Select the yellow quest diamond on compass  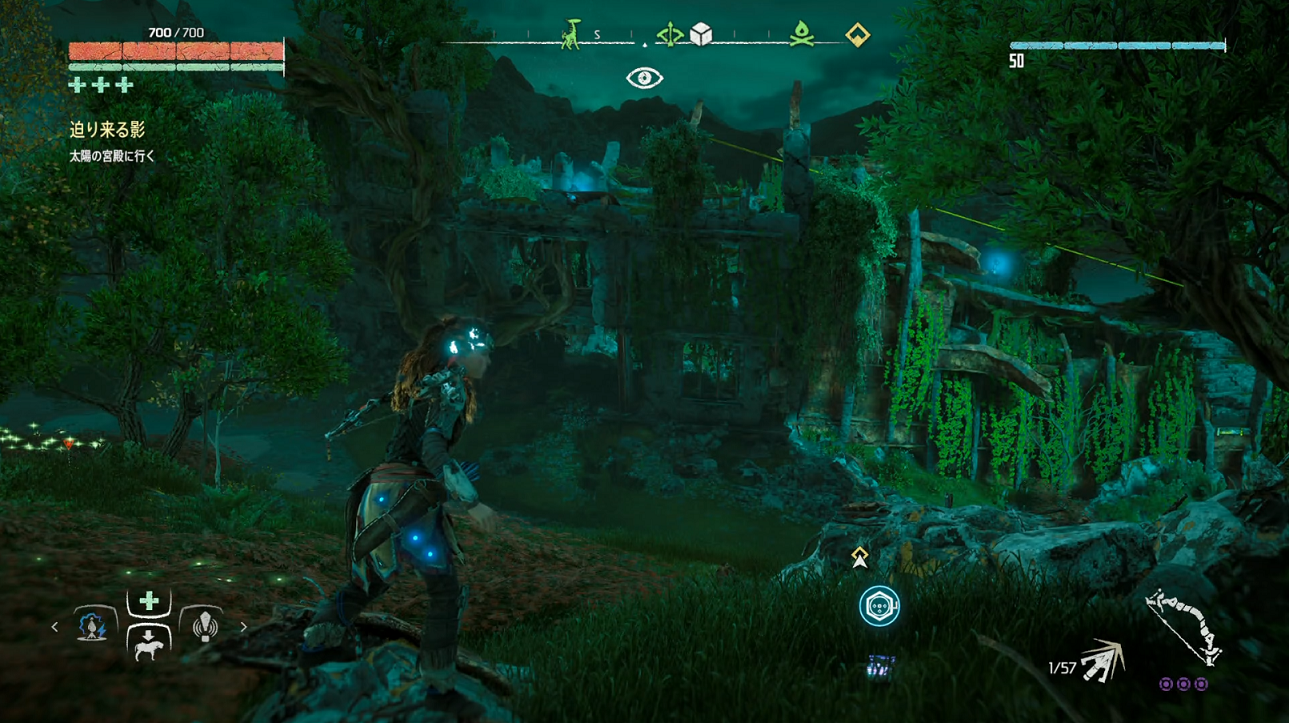857,35
